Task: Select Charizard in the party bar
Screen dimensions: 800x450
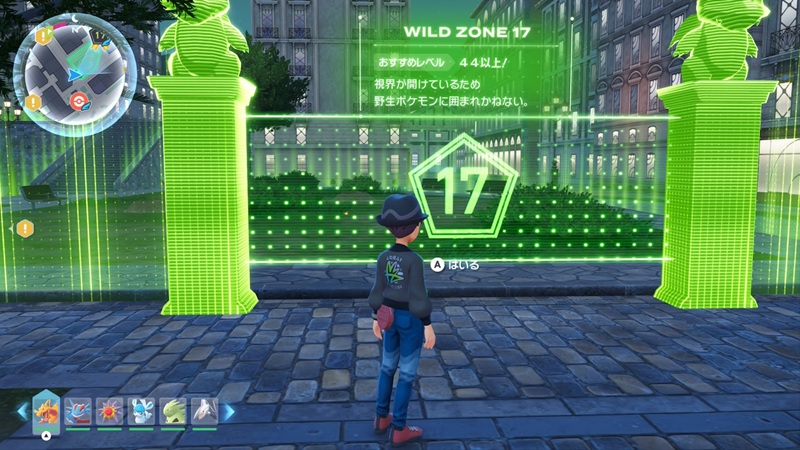Action: point(47,411)
